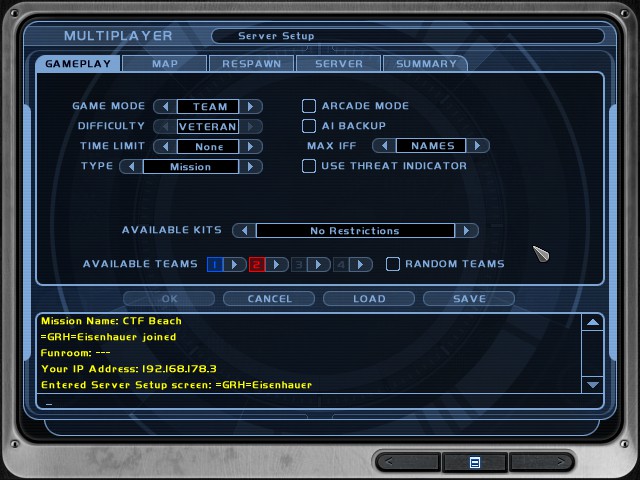Increase Time Limit using right arrow

pos(252,146)
